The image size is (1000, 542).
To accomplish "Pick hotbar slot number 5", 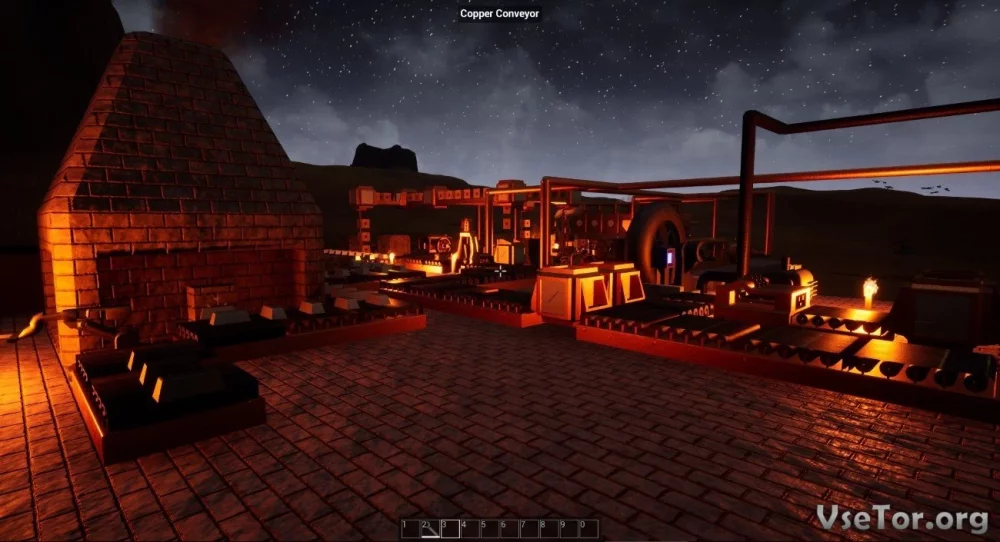I will (490, 528).
